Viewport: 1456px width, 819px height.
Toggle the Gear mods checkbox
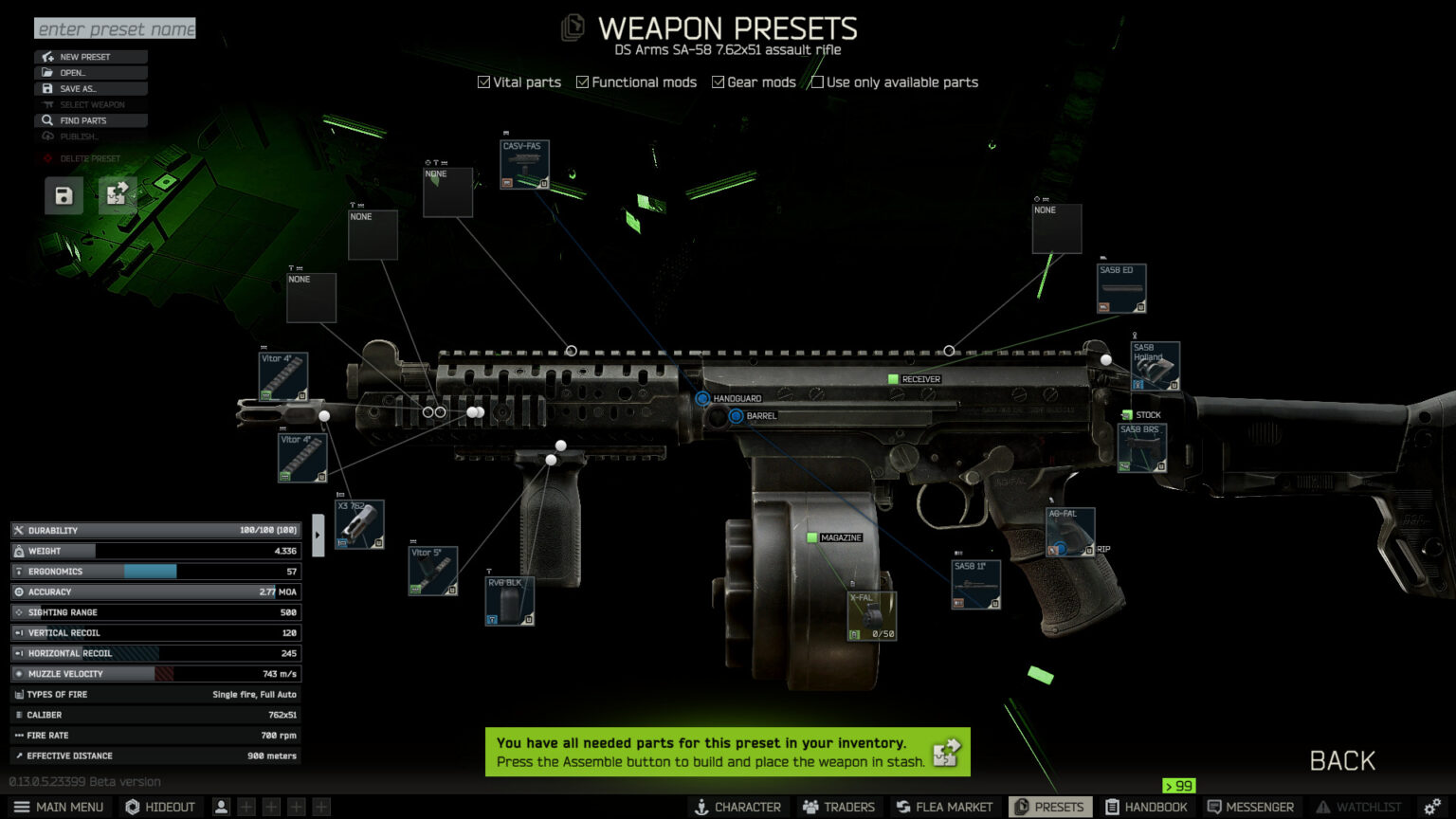719,82
